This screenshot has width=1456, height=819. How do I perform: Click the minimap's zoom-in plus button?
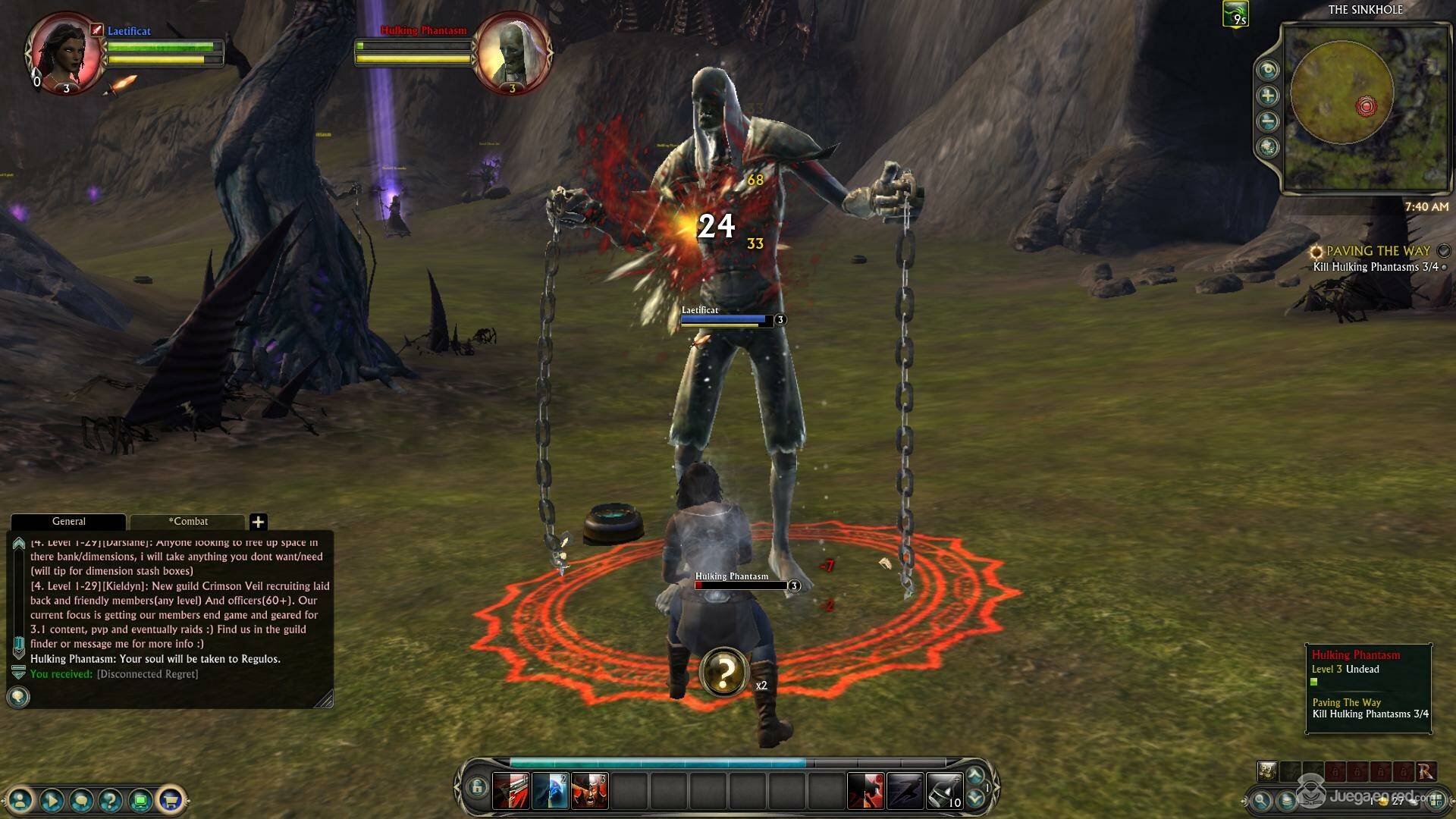tap(1268, 96)
